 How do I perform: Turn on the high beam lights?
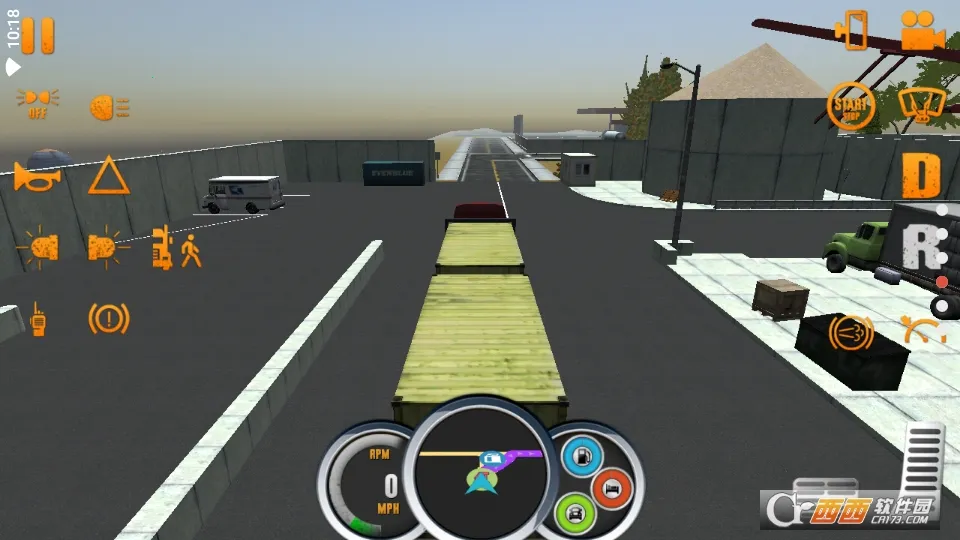click(108, 106)
